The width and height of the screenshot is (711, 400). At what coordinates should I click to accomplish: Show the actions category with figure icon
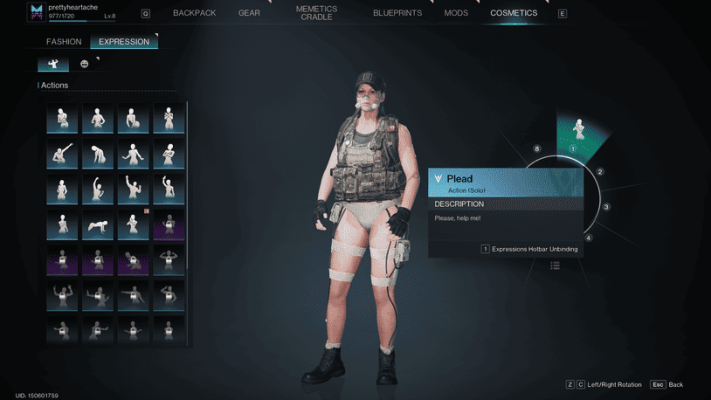[x=53, y=64]
